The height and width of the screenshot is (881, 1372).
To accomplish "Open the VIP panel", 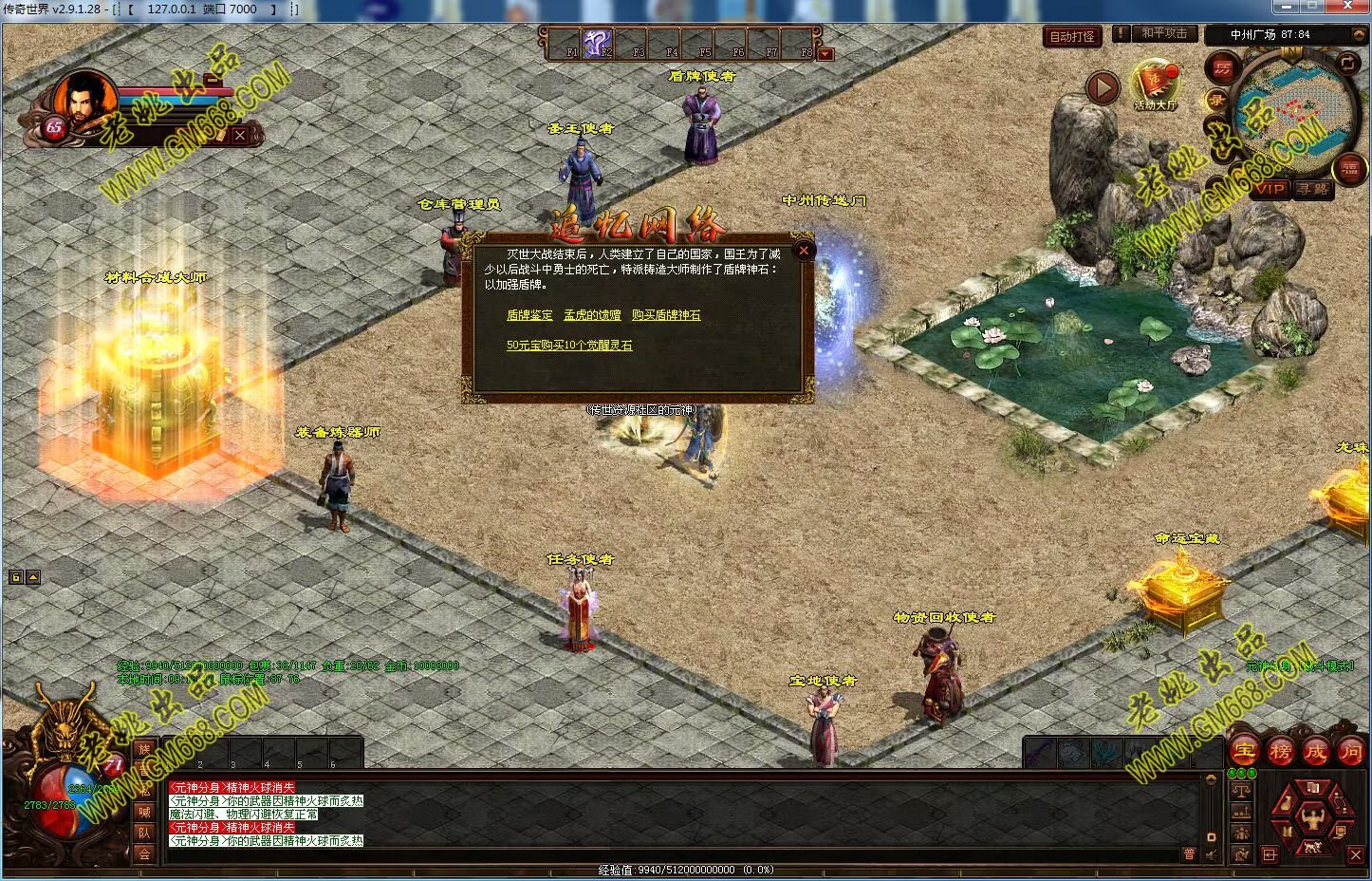I will click(x=1270, y=189).
